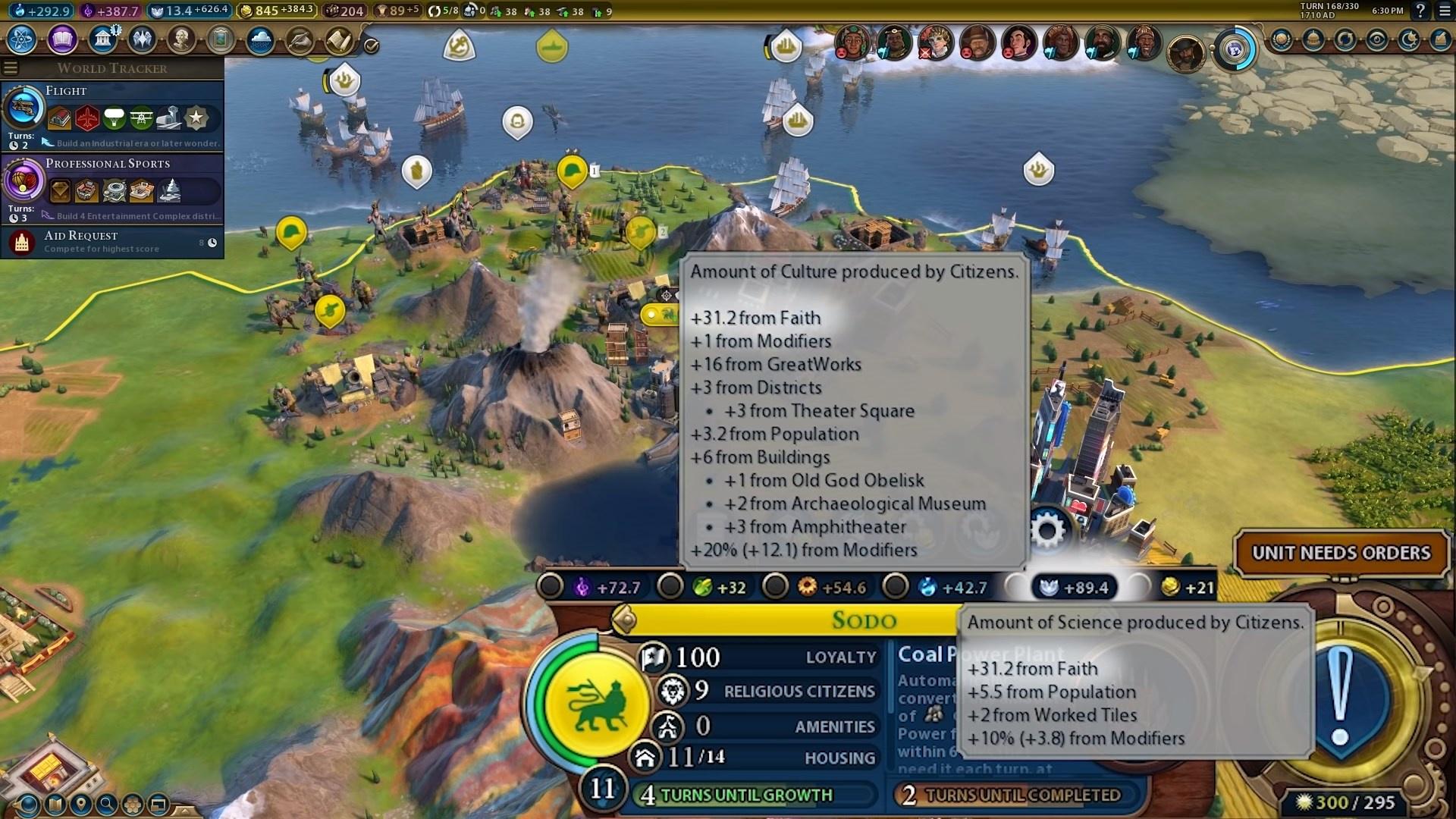Viewport: 1456px width, 819px height.
Task: Toggle the World Tracker list icon
Action: click(11, 68)
